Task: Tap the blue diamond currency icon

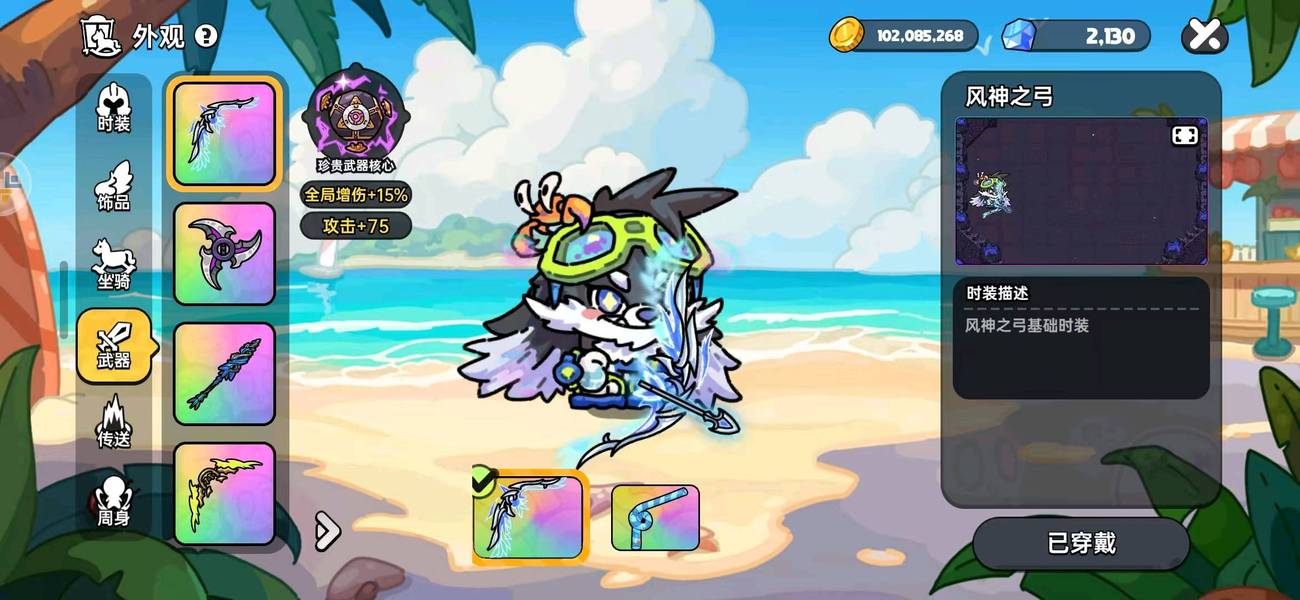Action: click(x=1019, y=35)
